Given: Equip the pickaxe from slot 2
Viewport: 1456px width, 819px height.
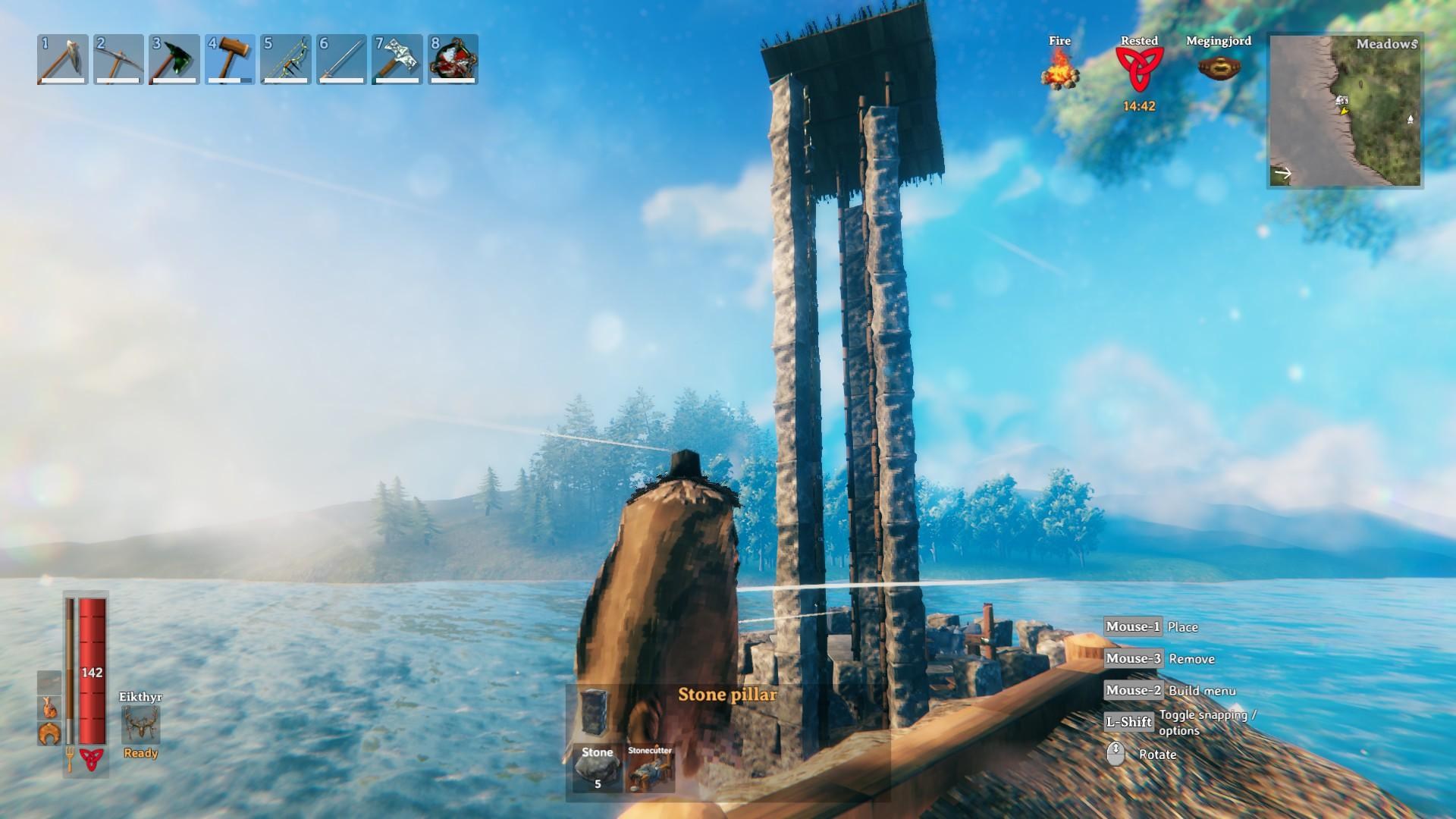Looking at the screenshot, I should tap(118, 58).
